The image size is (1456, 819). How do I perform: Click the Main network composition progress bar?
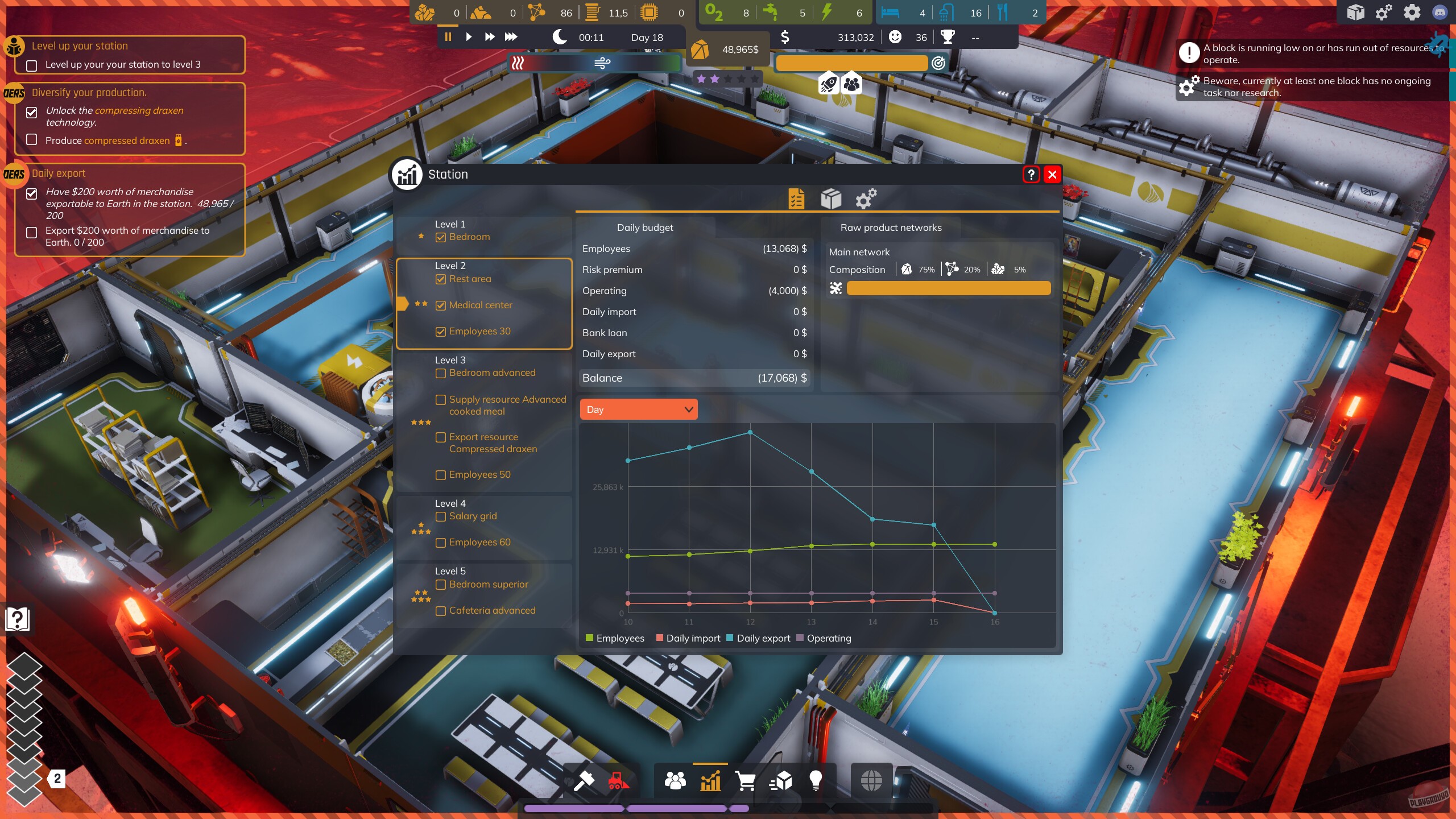point(948,288)
